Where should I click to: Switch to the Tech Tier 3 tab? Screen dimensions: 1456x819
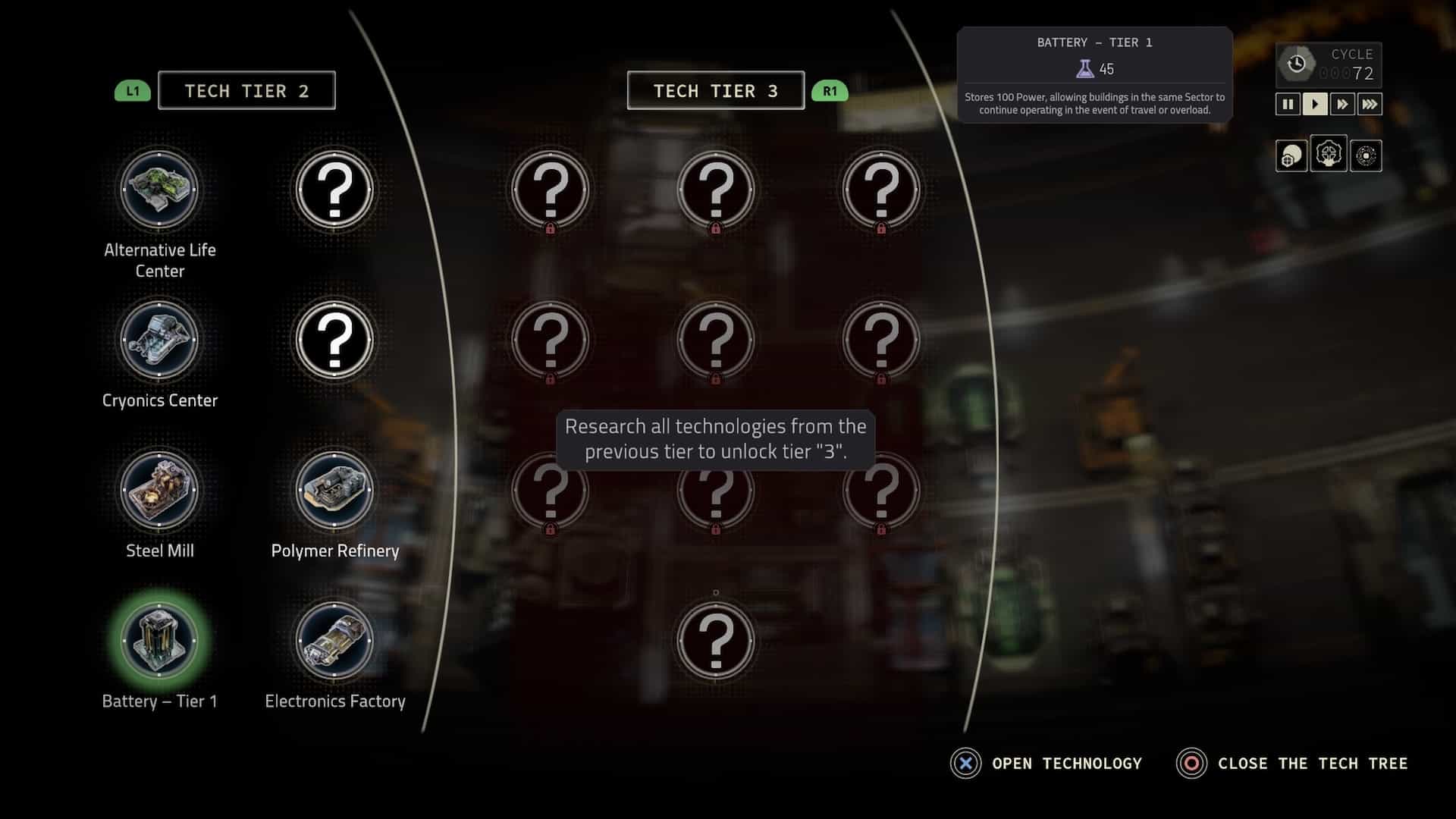click(x=715, y=91)
